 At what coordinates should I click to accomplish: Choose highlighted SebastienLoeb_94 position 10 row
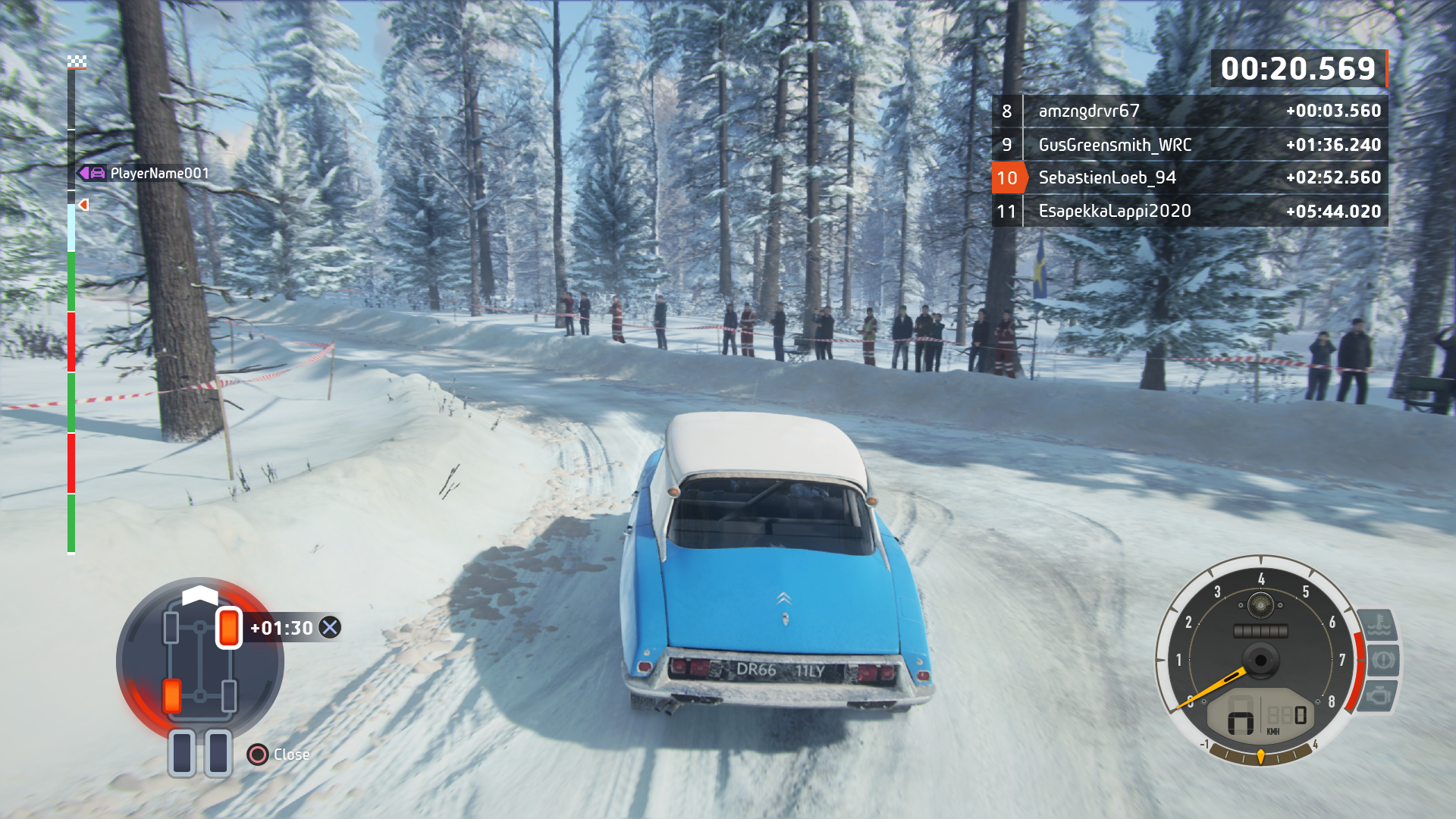point(1190,178)
